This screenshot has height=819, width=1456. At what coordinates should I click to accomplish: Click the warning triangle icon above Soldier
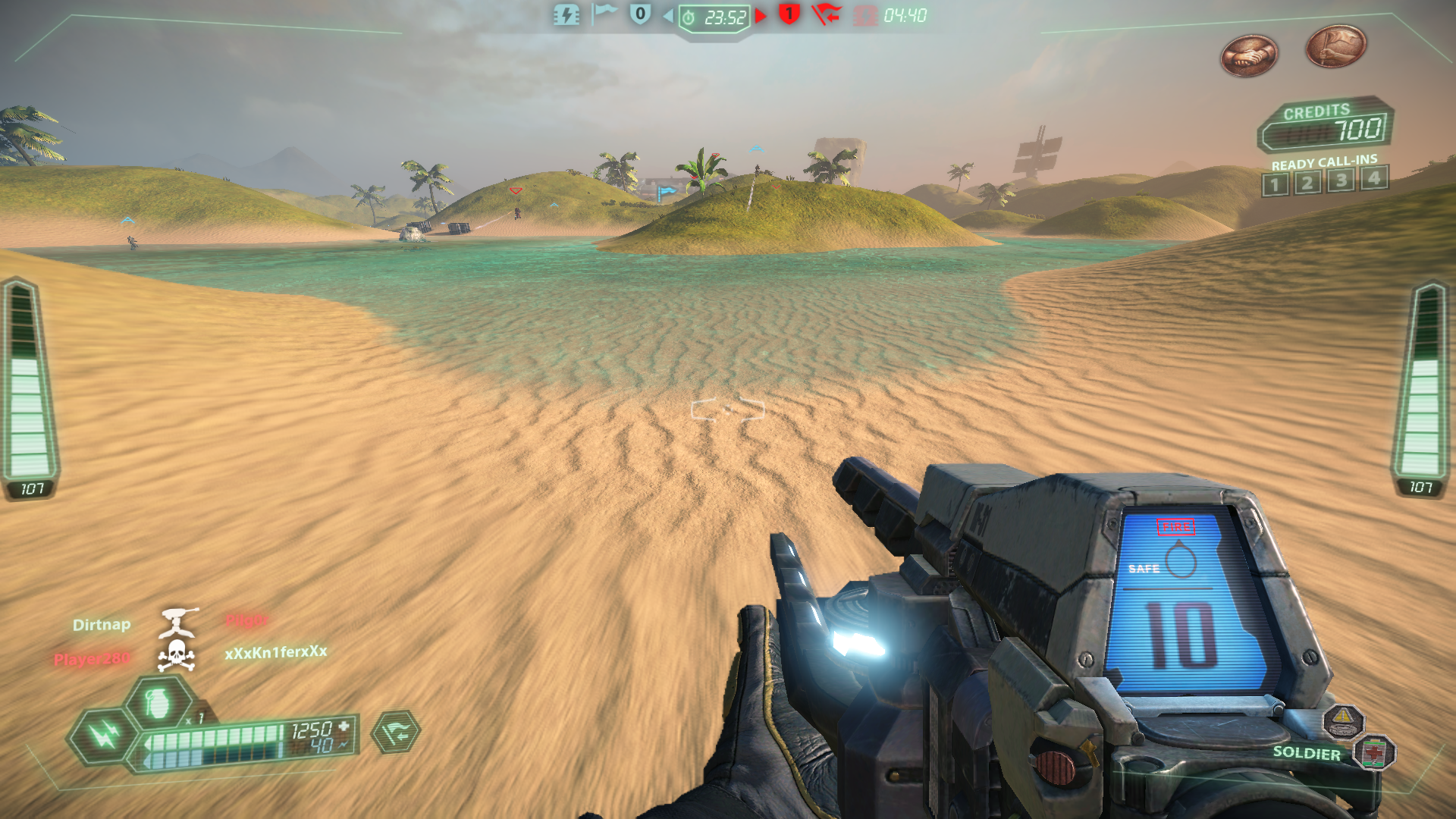tap(1343, 719)
